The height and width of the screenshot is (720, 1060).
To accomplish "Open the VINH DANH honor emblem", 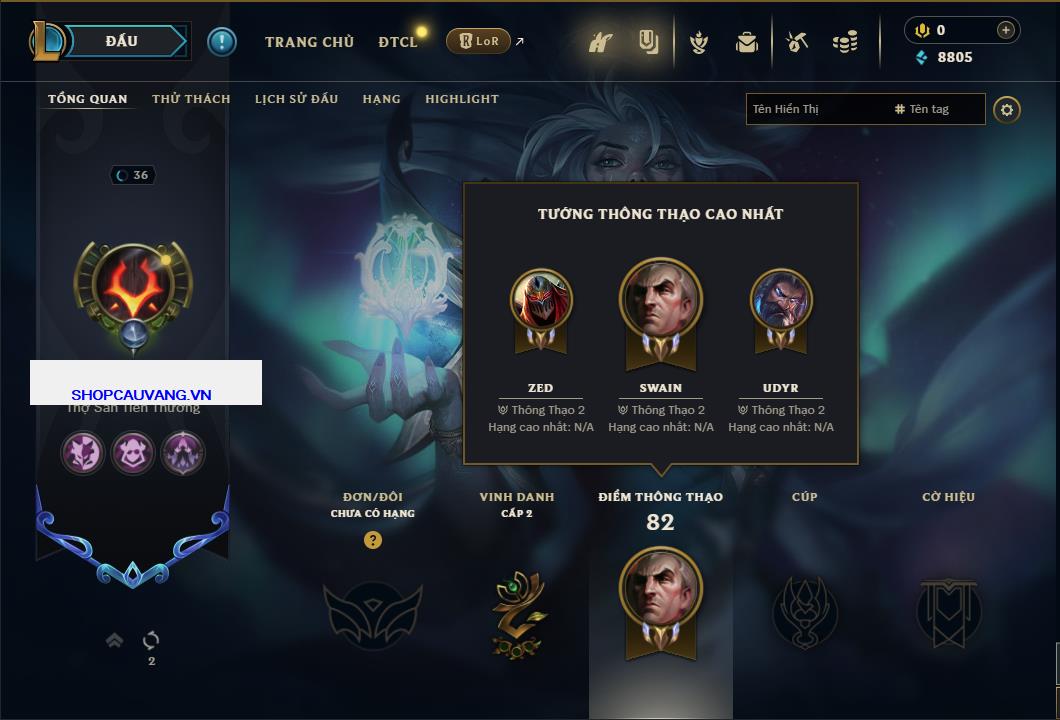I will point(517,612).
